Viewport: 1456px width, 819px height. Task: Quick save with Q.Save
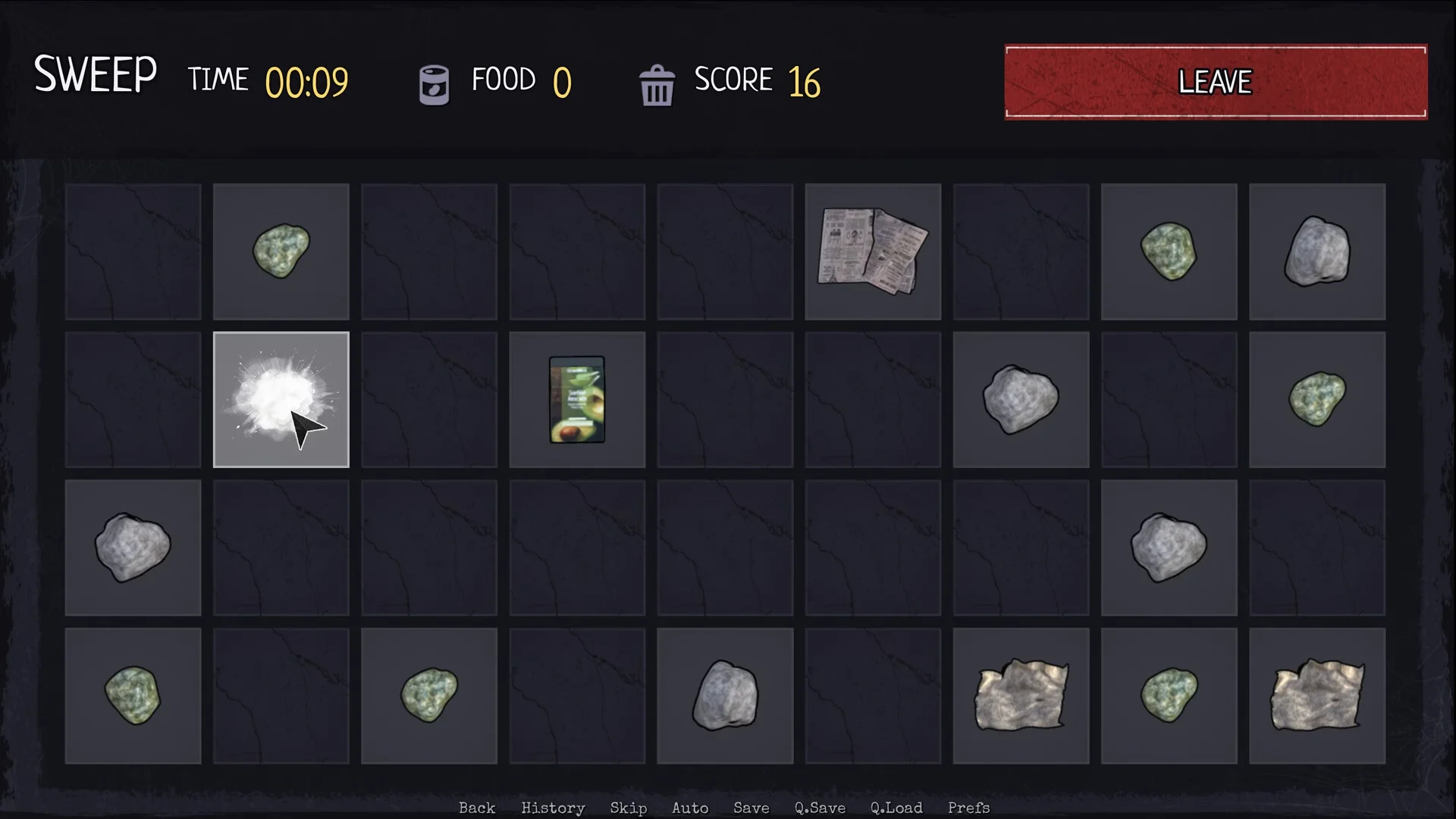pos(820,808)
